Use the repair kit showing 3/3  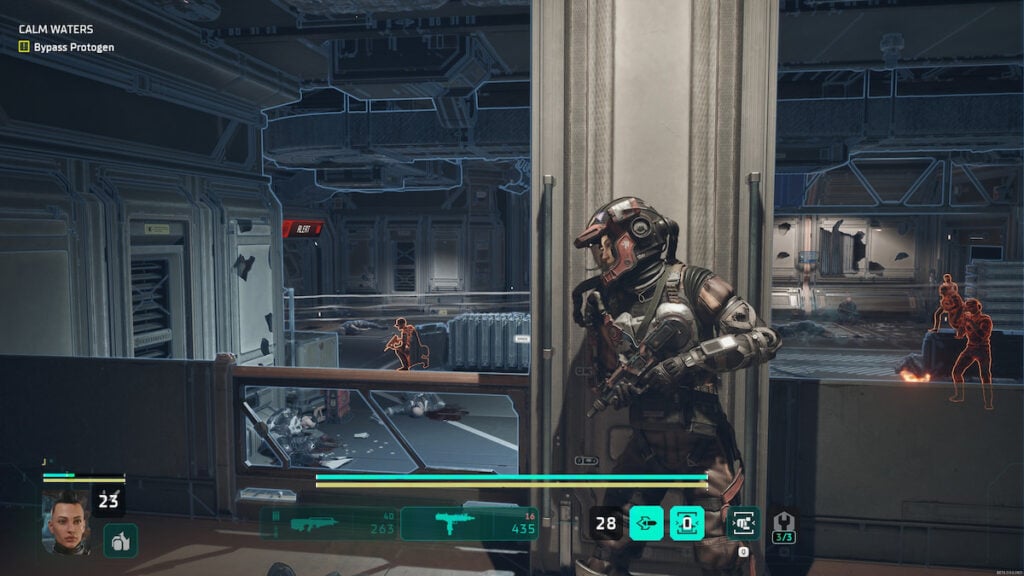point(784,525)
